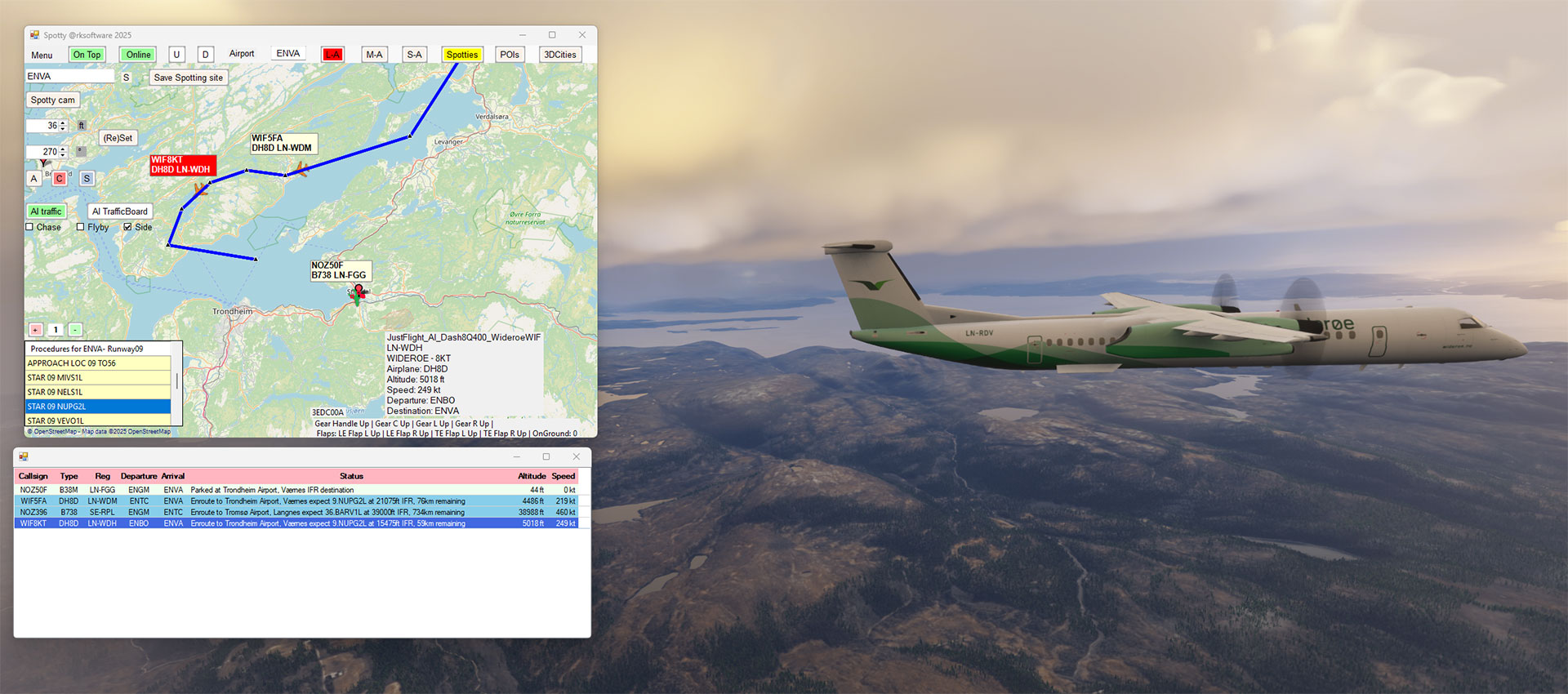Enable the Chase checkbox
Viewport: 1568px width, 694px height.
tap(30, 227)
